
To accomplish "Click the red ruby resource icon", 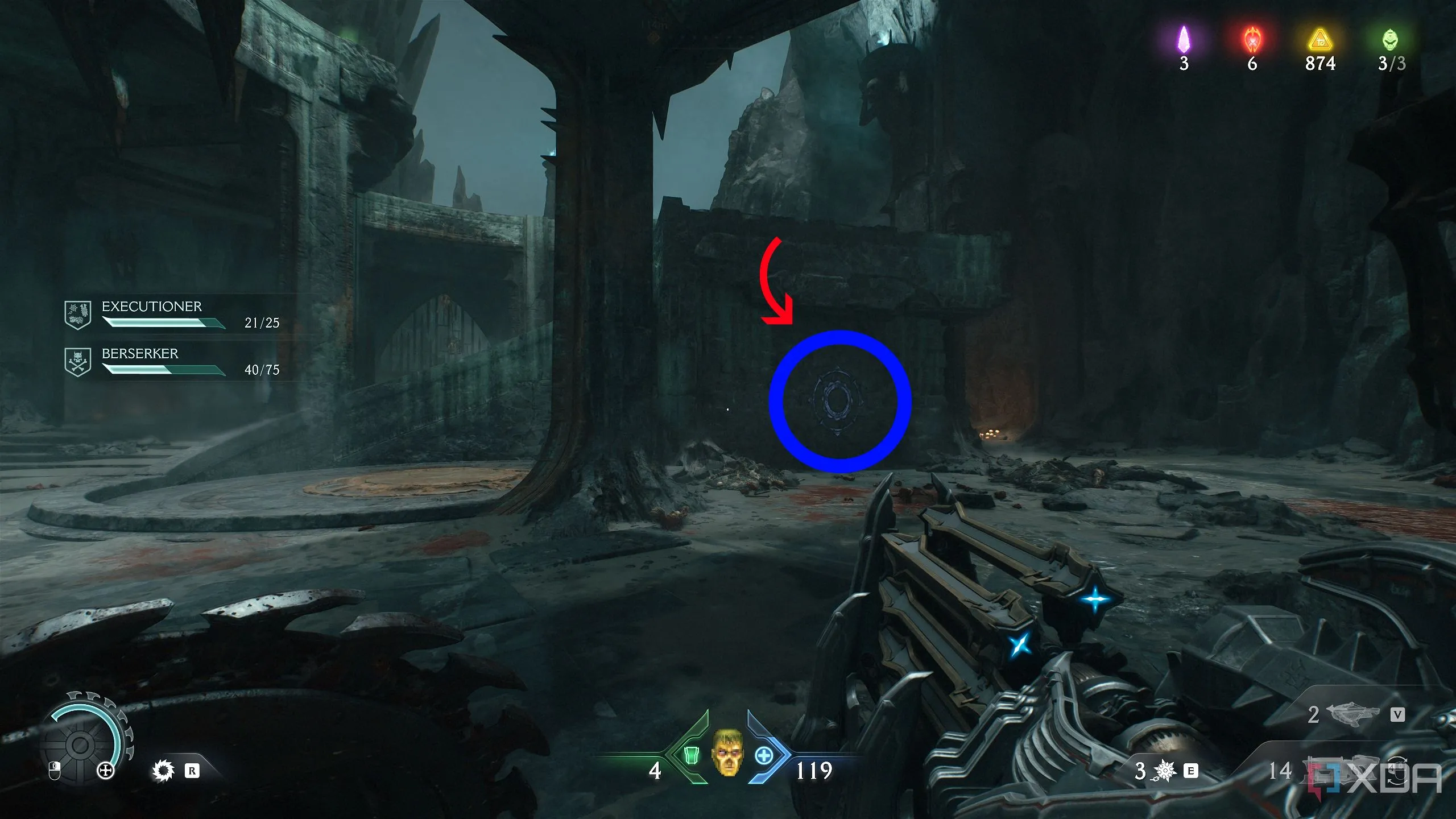I will pyautogui.click(x=1252, y=40).
